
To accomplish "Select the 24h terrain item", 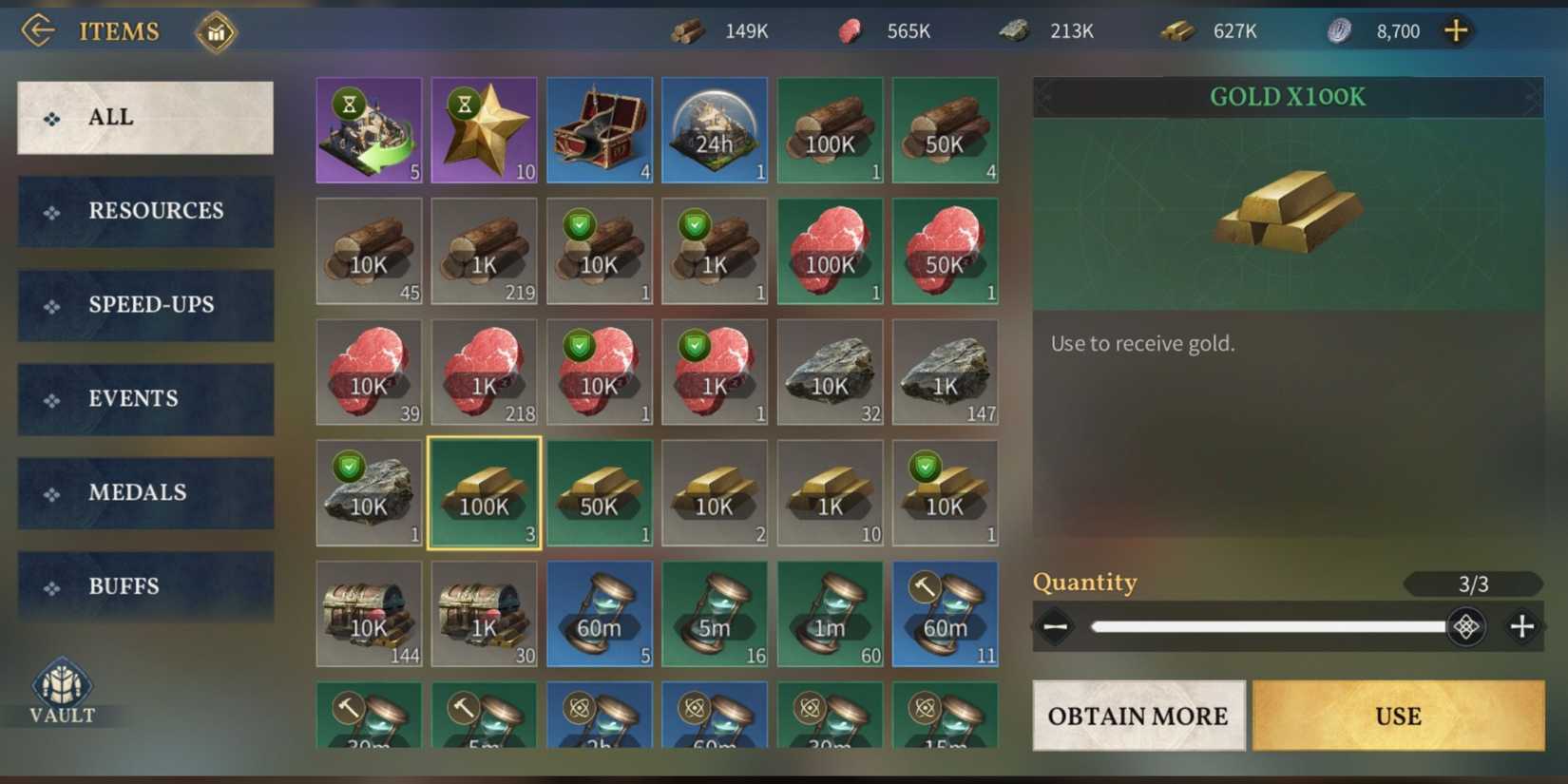I will pos(715,129).
